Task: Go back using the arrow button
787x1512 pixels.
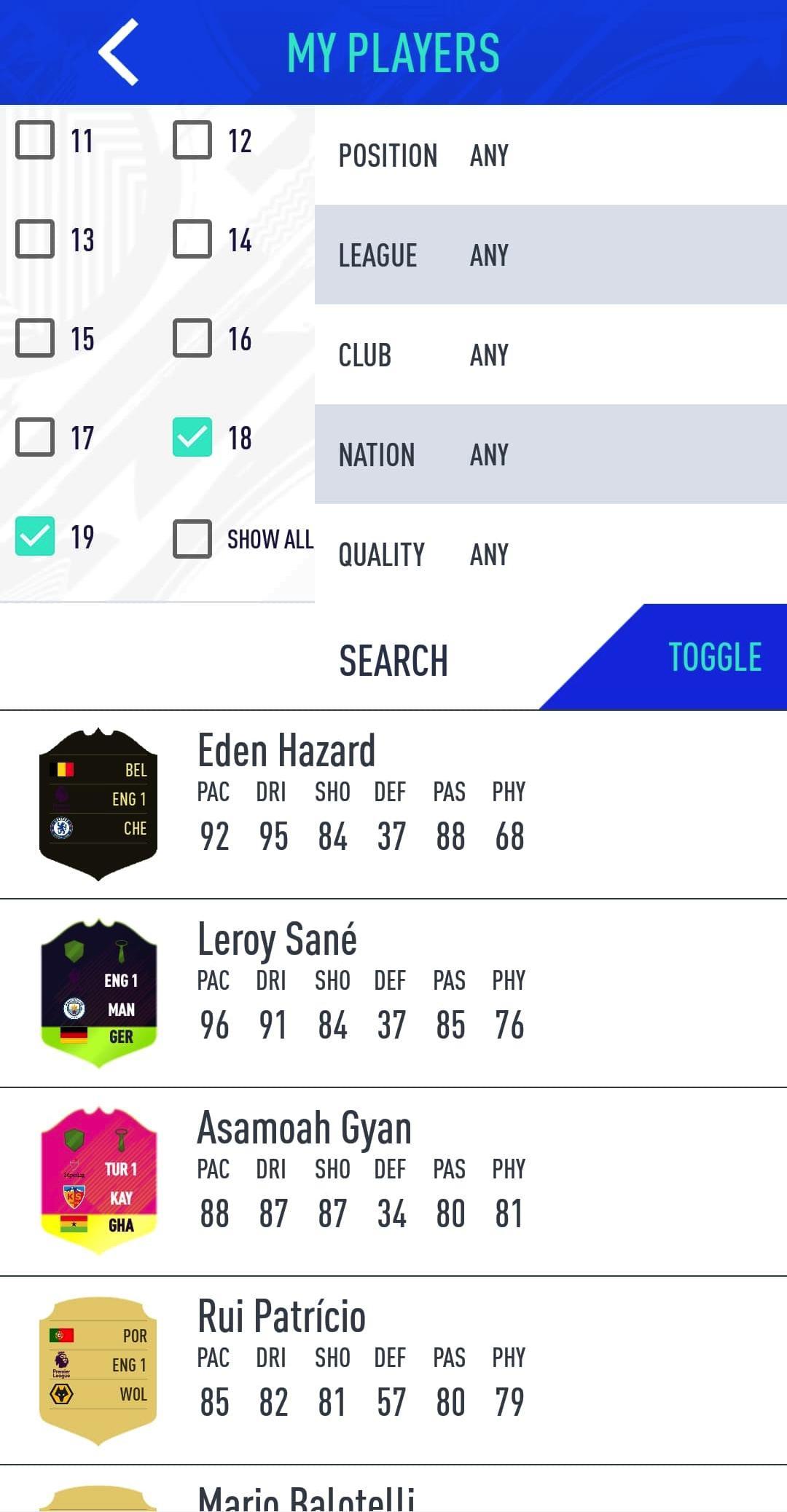Action: point(119,52)
